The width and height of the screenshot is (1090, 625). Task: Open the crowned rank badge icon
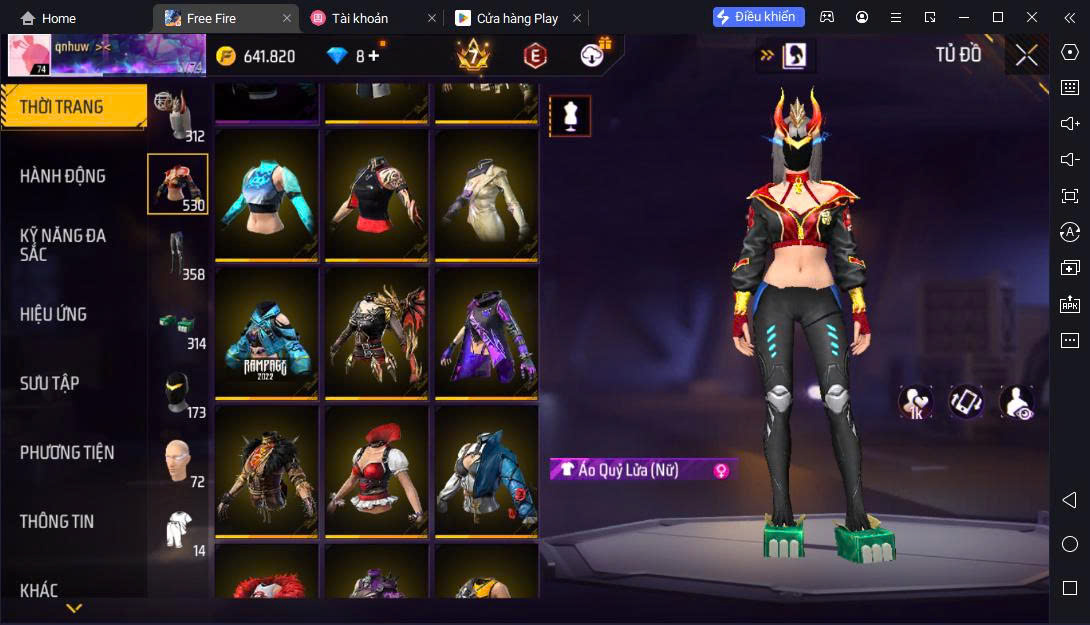tap(472, 55)
